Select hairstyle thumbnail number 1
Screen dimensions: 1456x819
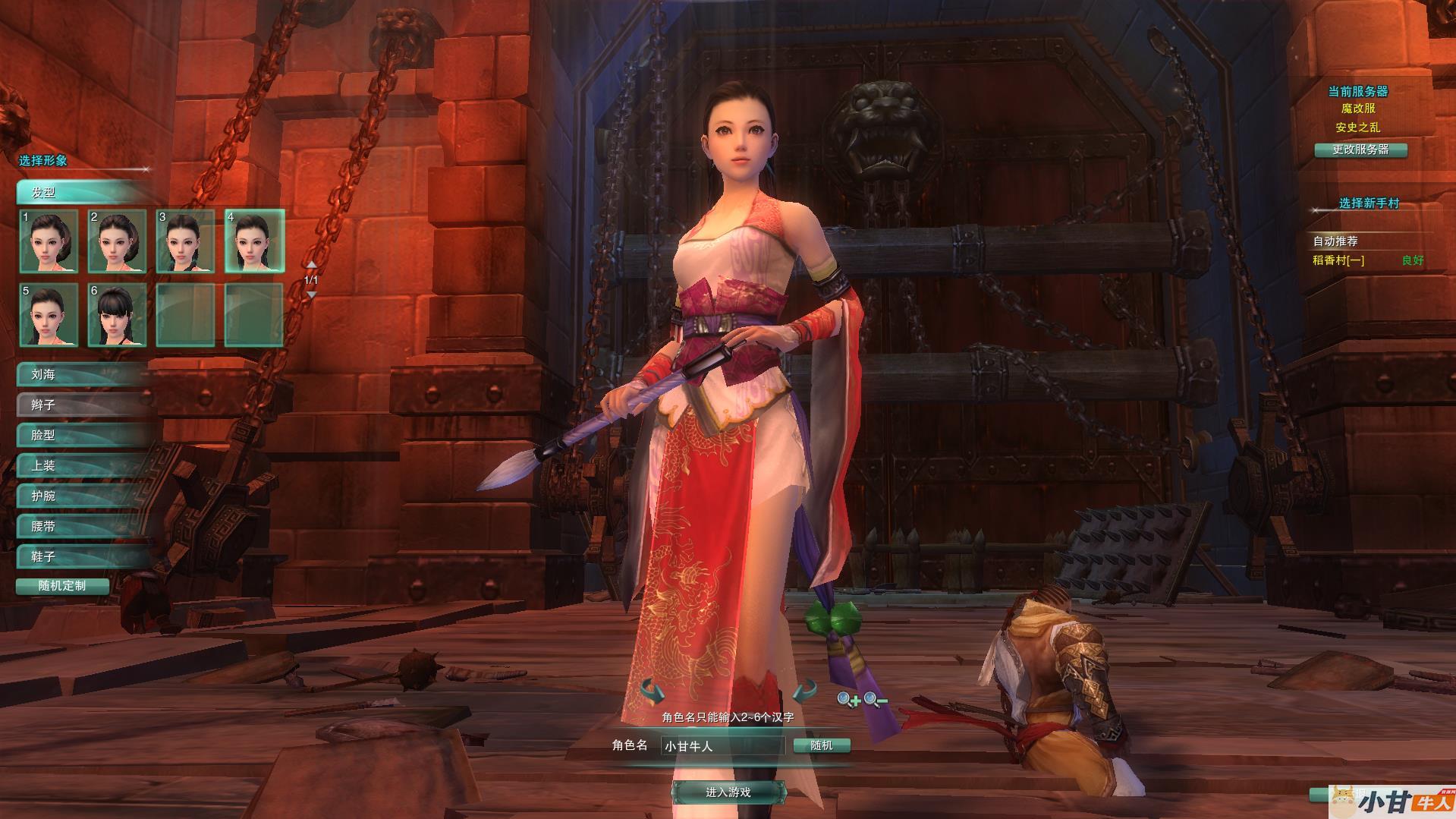(x=49, y=241)
